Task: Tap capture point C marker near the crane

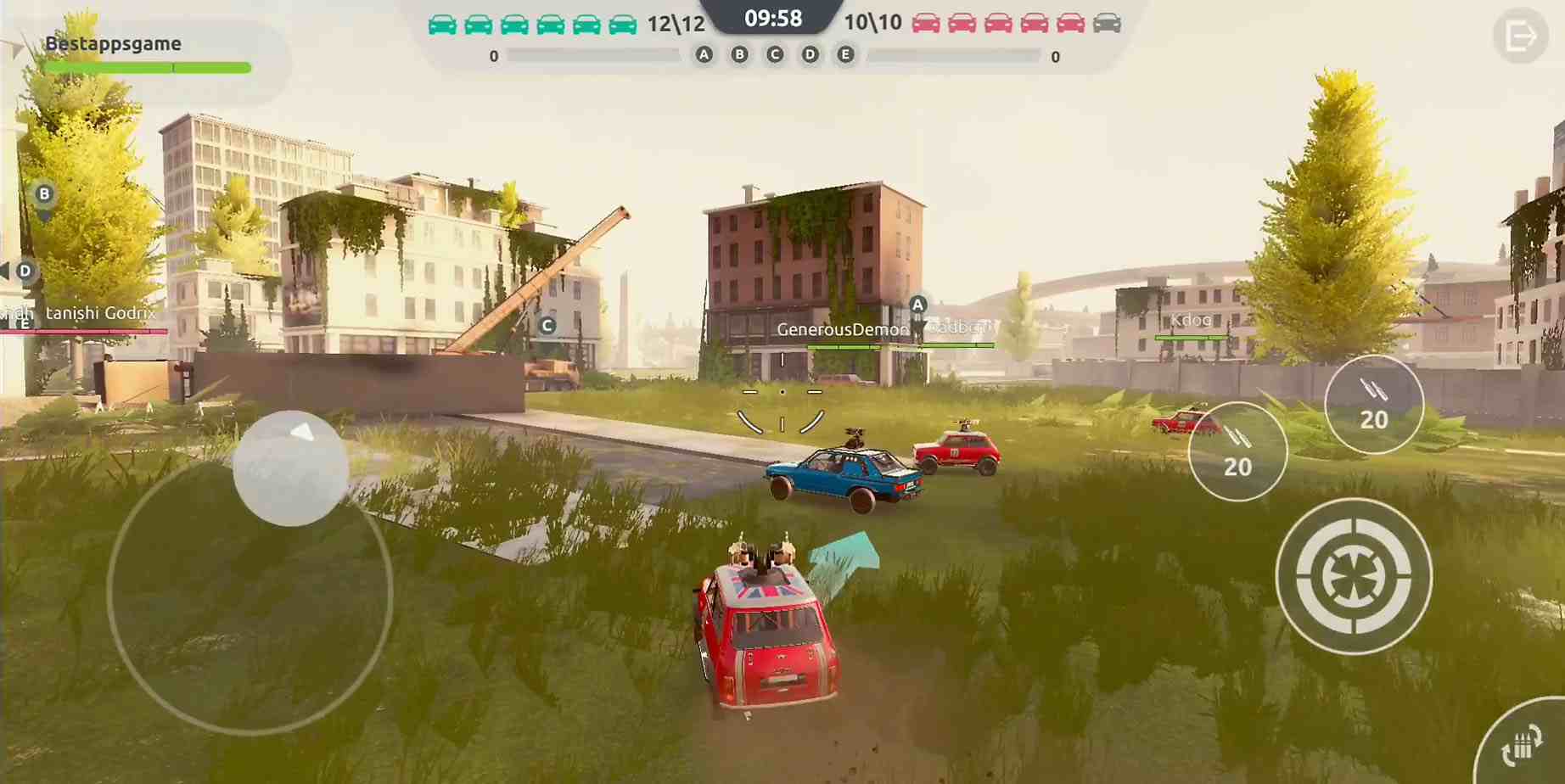Action: point(546,323)
